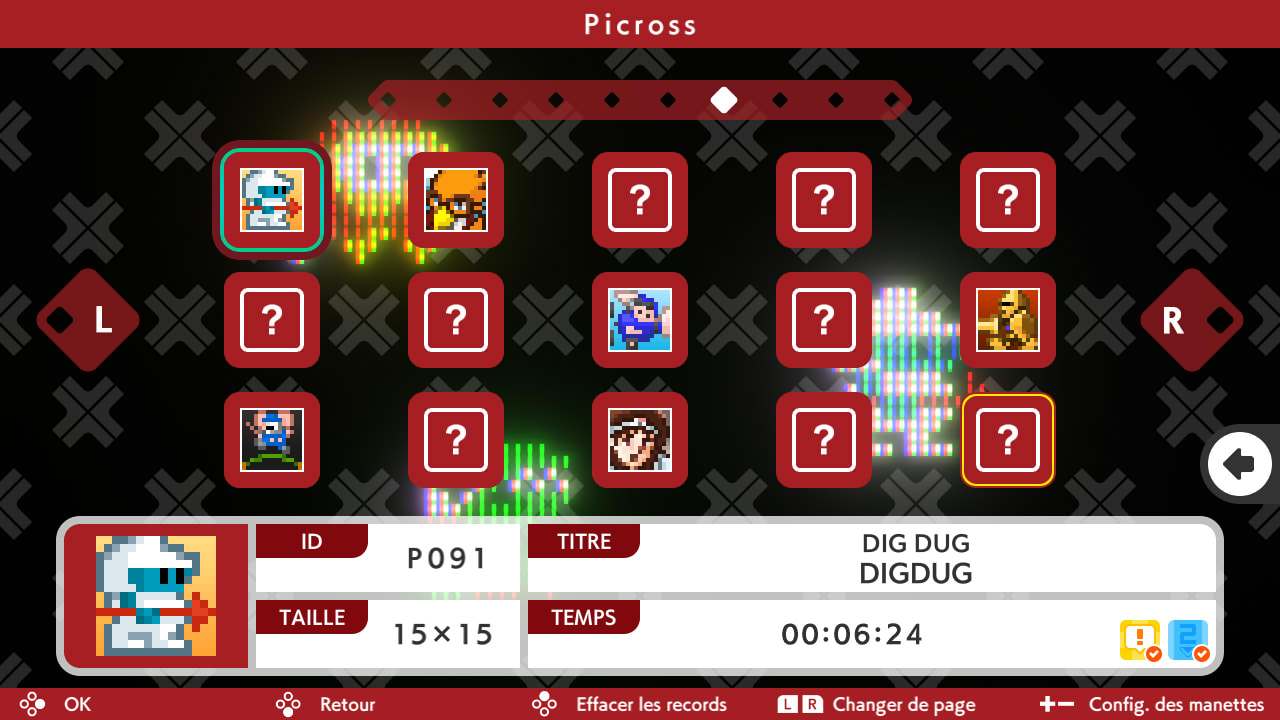This screenshot has height=720, width=1280.
Task: Click the back arrow on the right edge
Action: pyautogui.click(x=1240, y=463)
